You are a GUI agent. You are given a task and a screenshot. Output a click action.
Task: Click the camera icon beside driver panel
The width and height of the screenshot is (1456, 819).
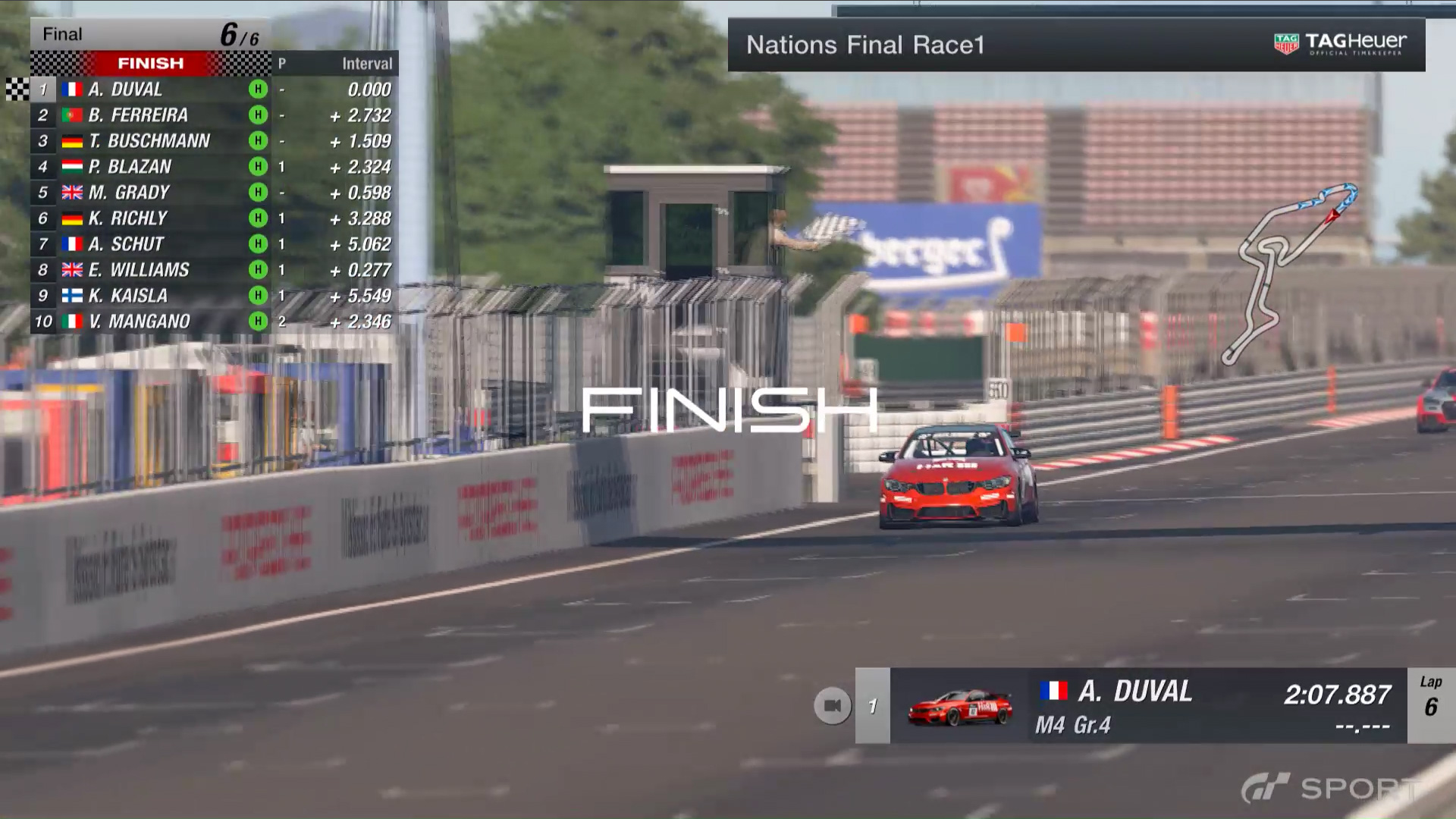pyautogui.click(x=832, y=706)
